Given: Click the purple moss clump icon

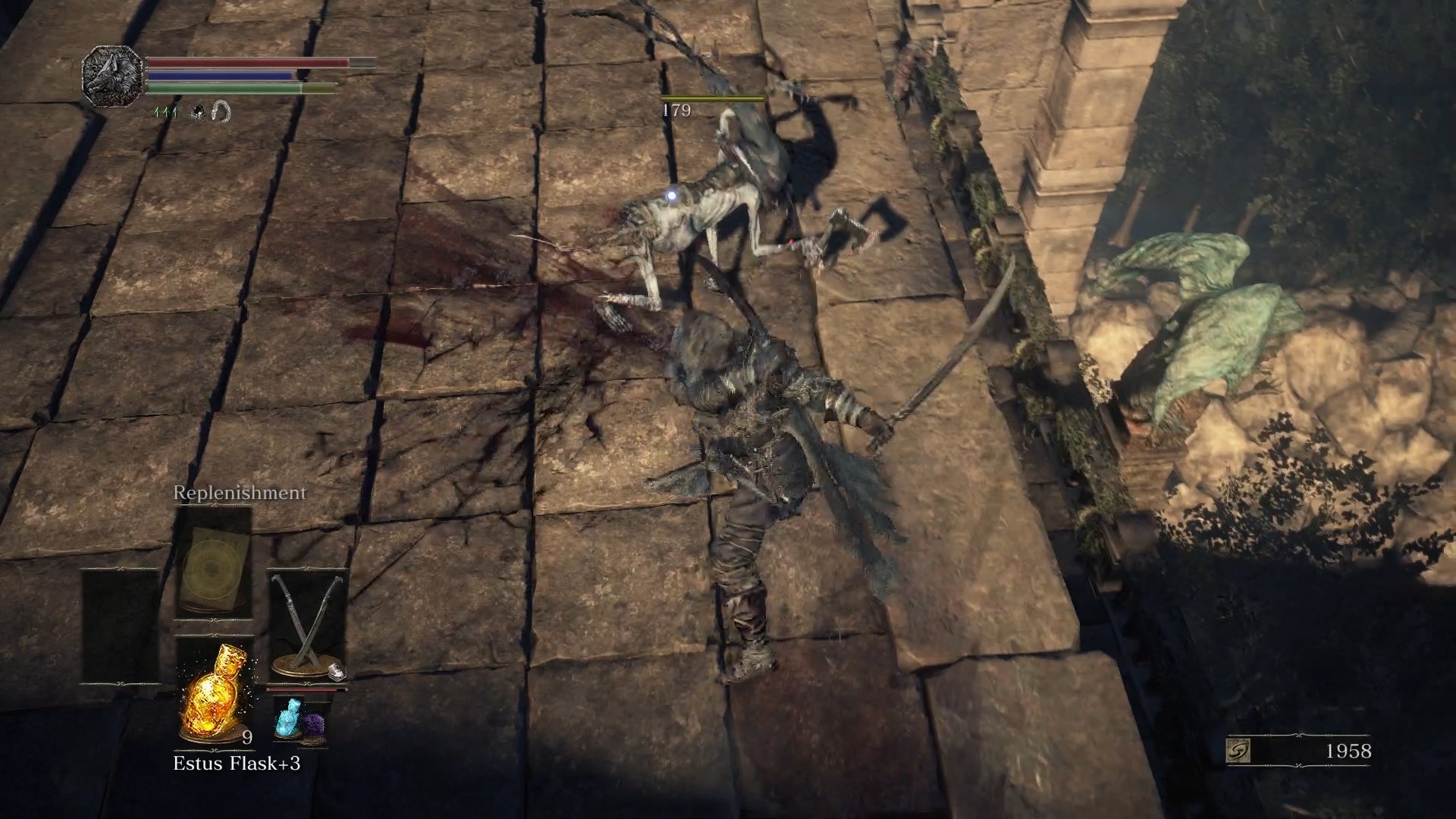Looking at the screenshot, I should [x=315, y=721].
